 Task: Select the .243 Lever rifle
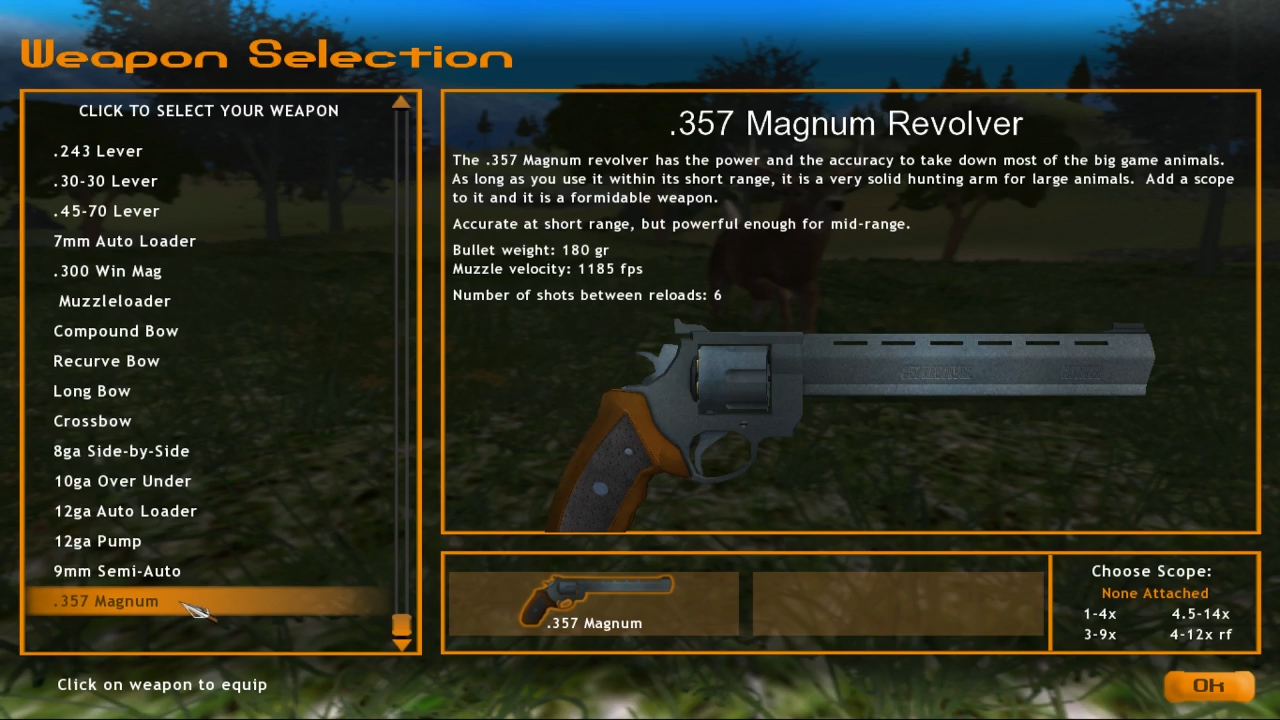pos(98,150)
